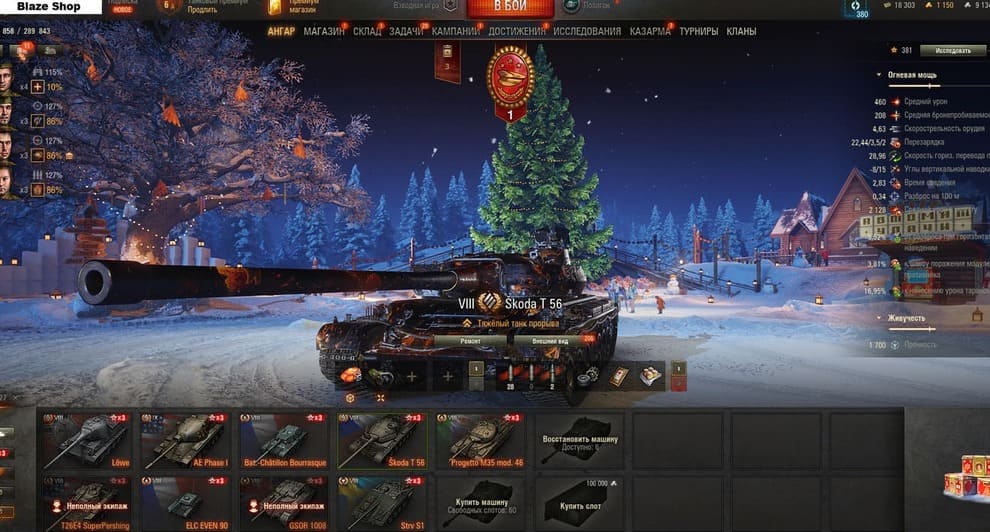Open the МАГАЗИН tab
The height and width of the screenshot is (532, 990).
click(324, 32)
